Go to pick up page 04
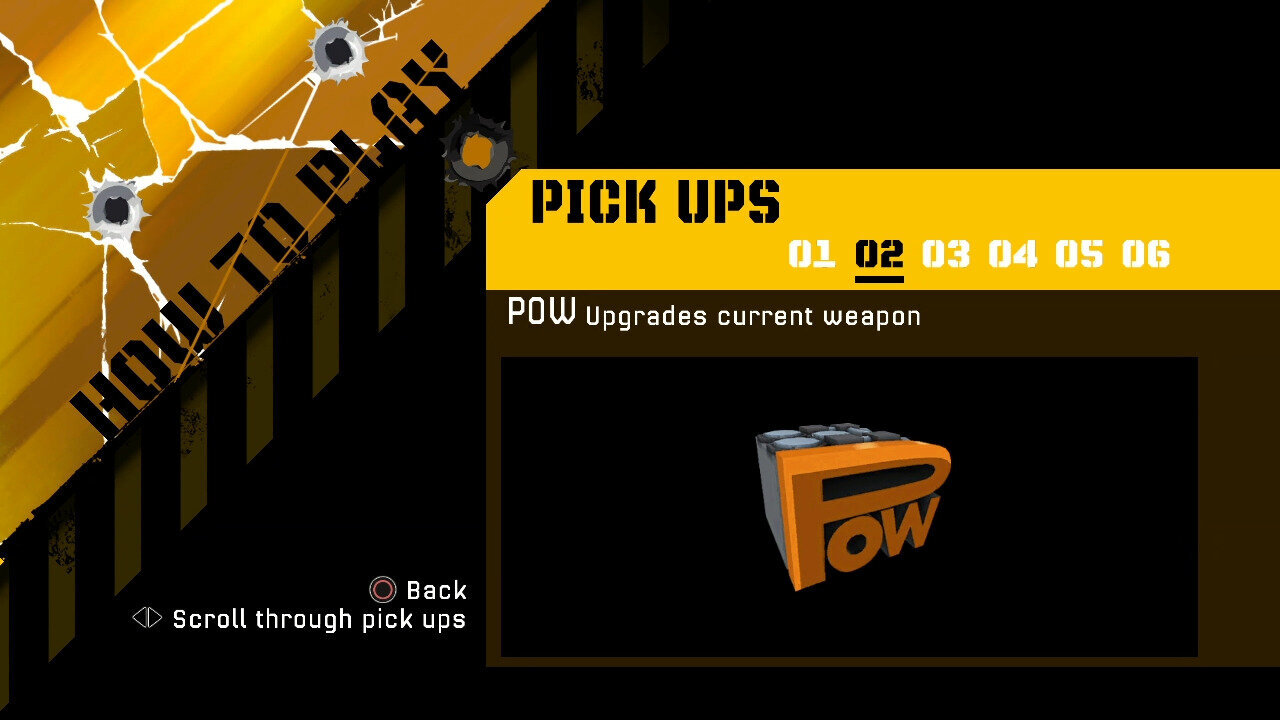This screenshot has height=720, width=1280. point(1013,254)
